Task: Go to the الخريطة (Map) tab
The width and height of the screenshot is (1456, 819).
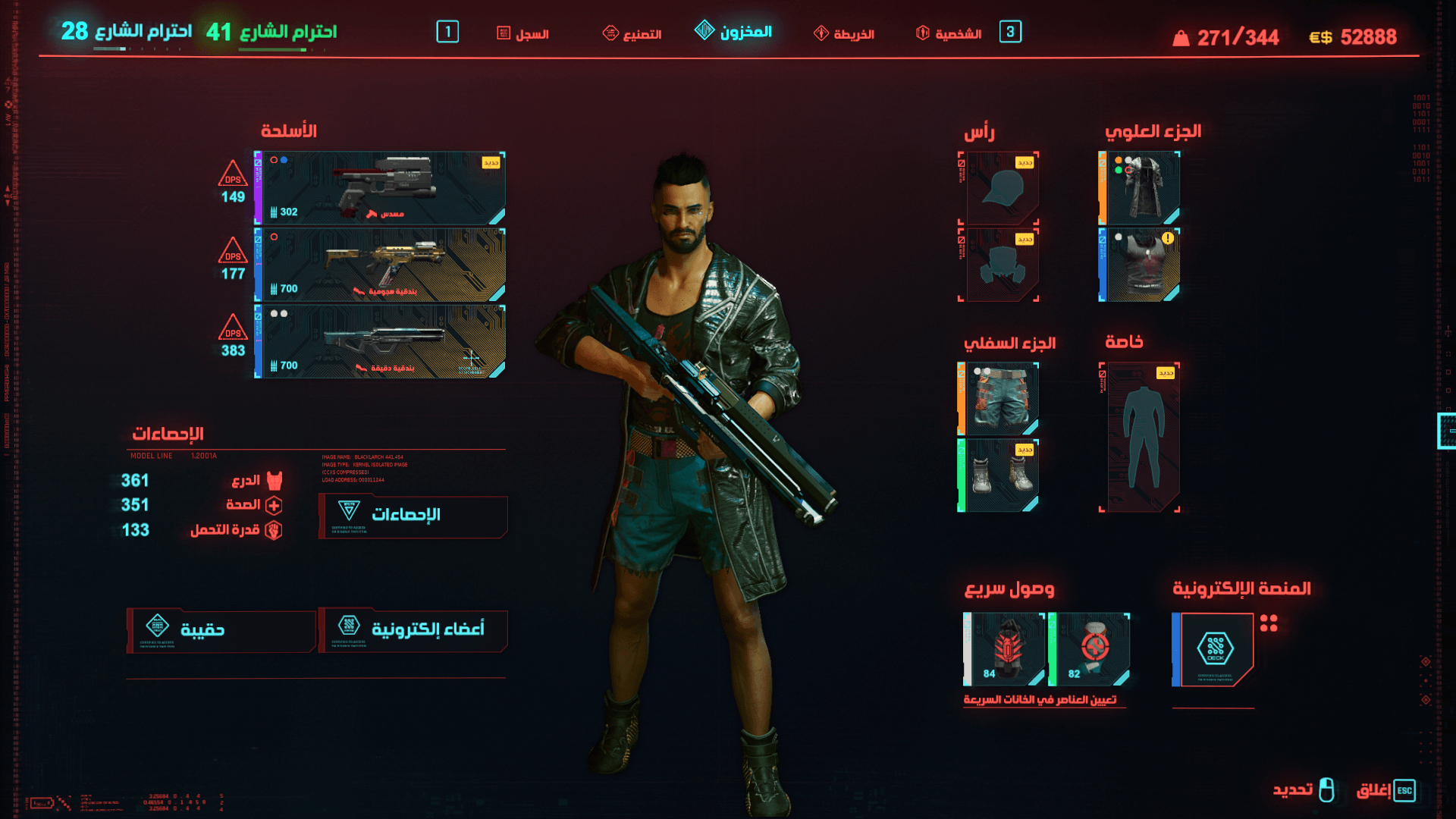Action: pyautogui.click(x=844, y=33)
